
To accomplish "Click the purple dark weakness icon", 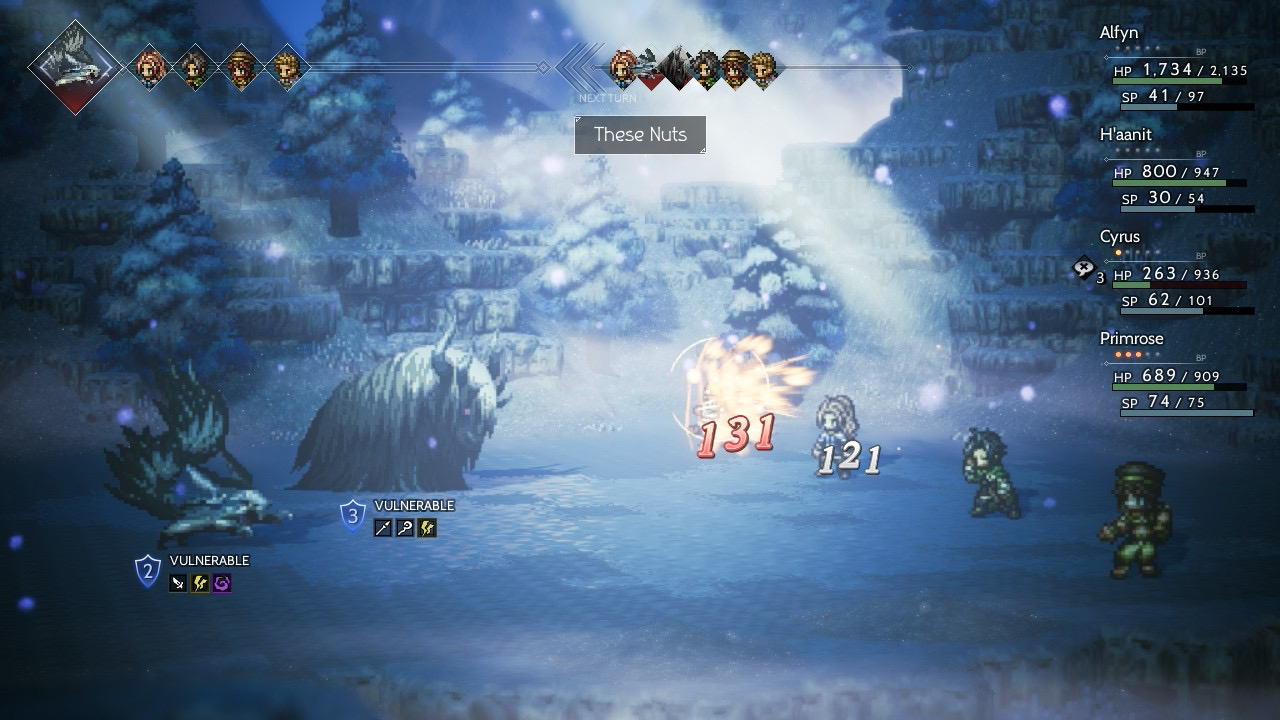I will [222, 583].
